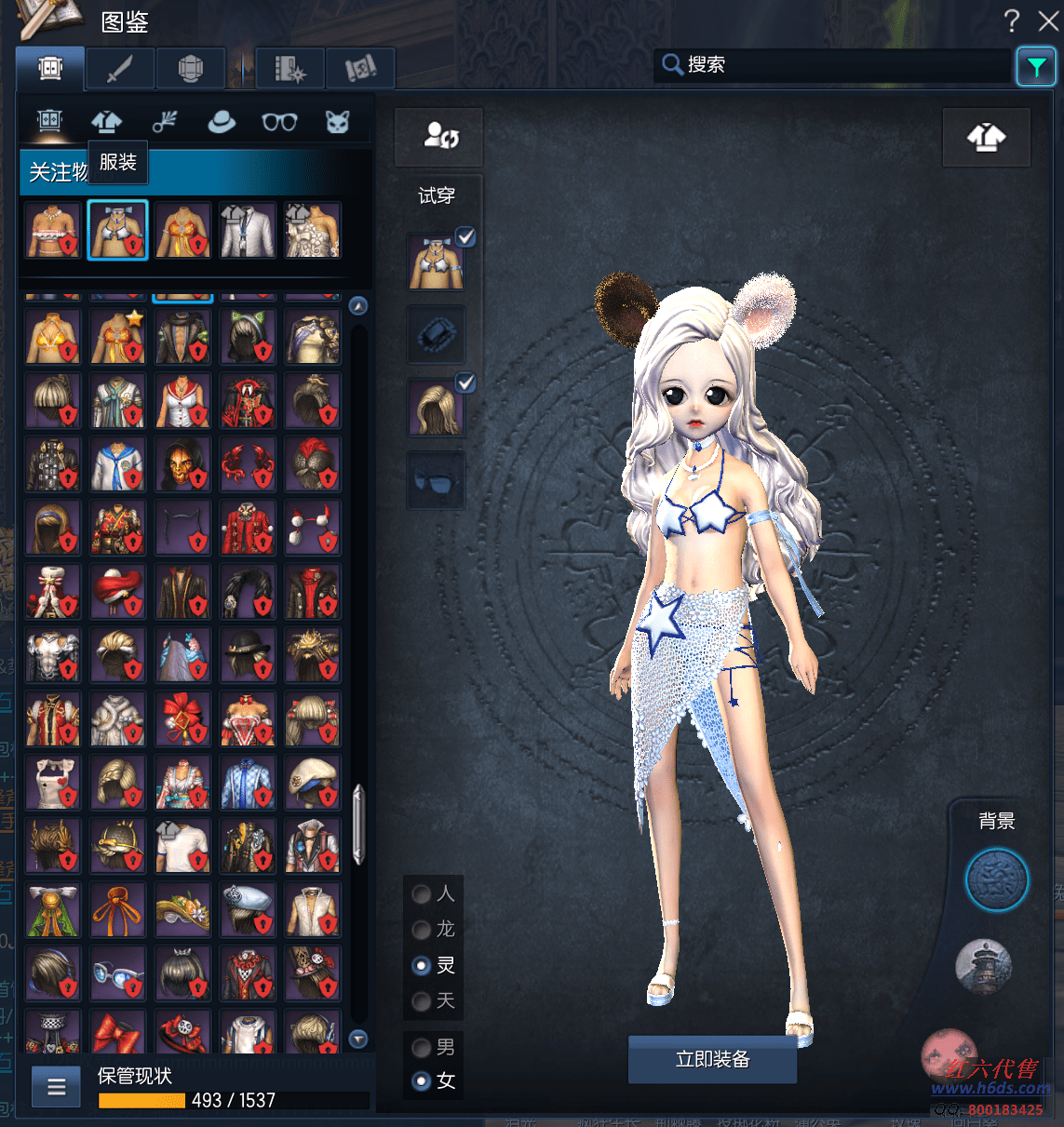This screenshot has width=1064, height=1127.
Task: Open the teal filter funnel button
Action: (1035, 66)
